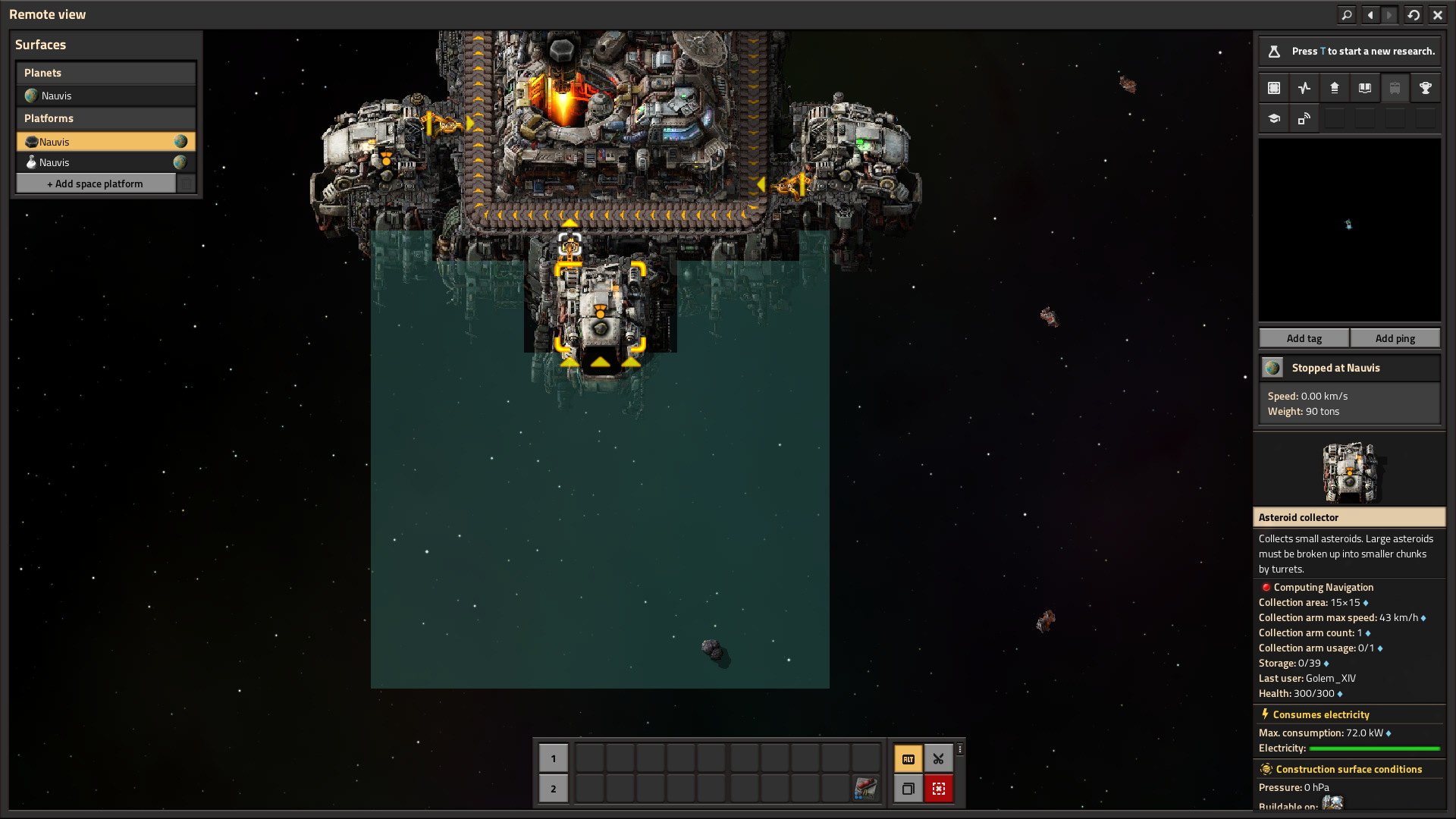Open the production statistics graph icon

[x=1304, y=88]
